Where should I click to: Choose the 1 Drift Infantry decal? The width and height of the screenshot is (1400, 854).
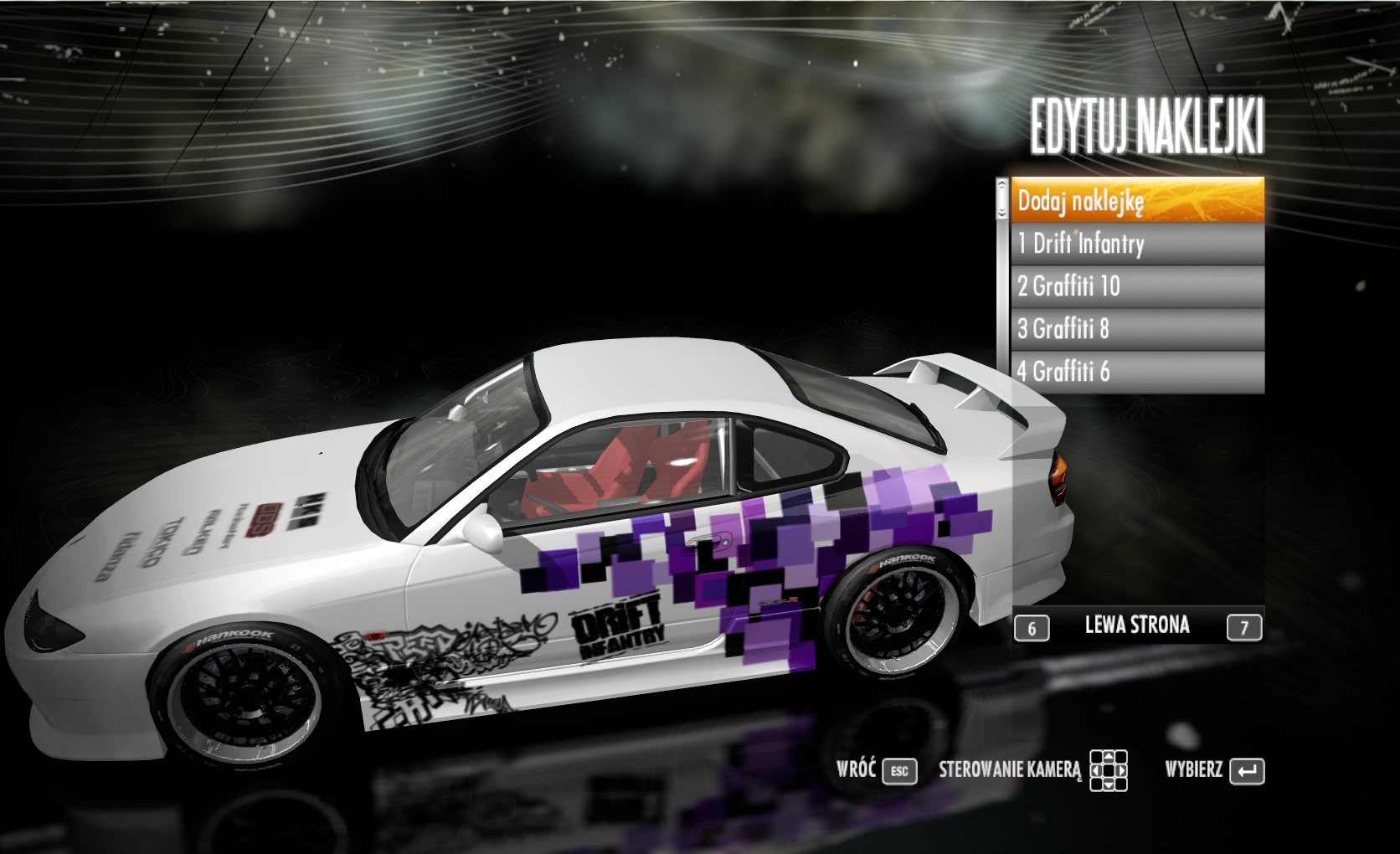[1137, 244]
